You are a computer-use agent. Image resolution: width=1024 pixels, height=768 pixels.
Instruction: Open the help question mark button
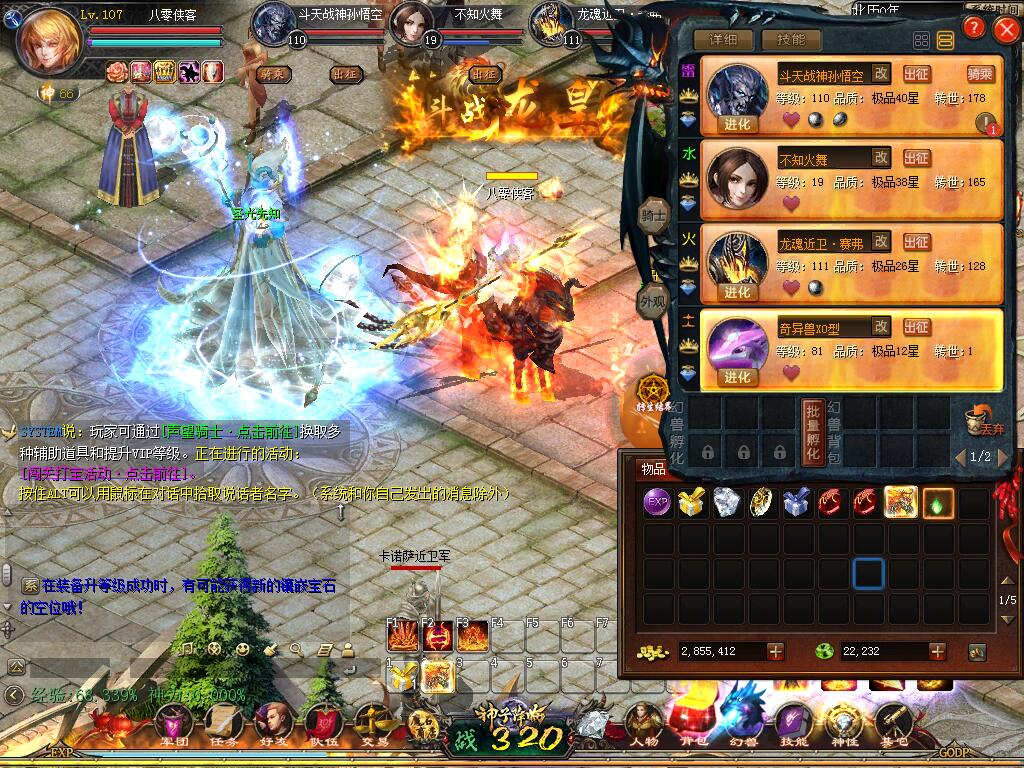[977, 28]
